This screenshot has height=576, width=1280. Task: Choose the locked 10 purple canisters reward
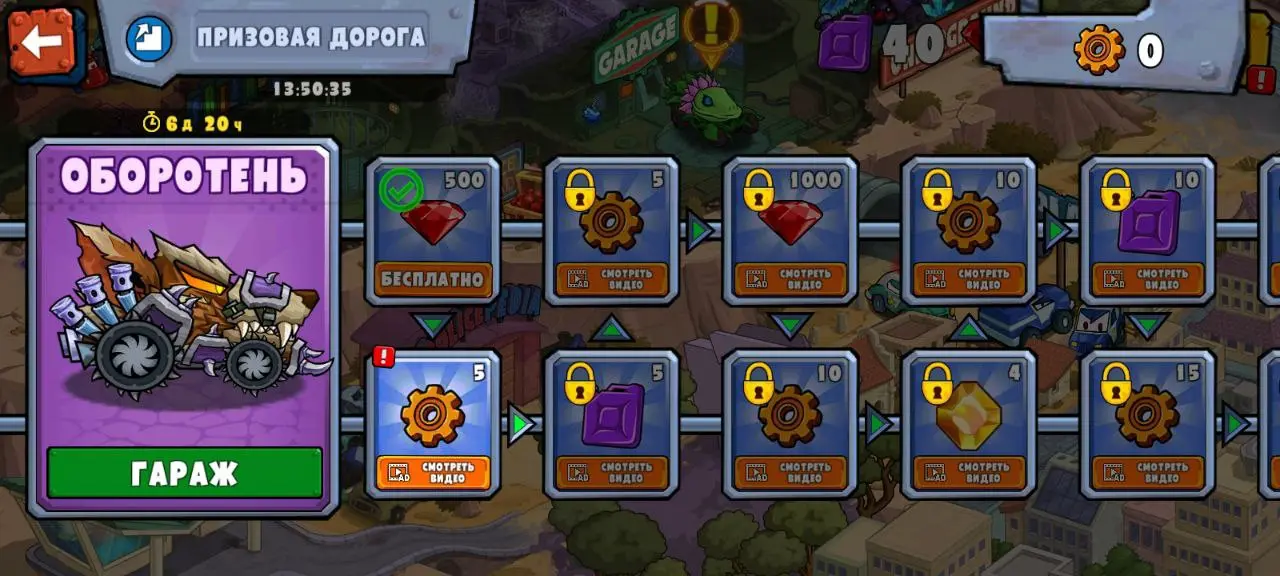coord(1148,230)
